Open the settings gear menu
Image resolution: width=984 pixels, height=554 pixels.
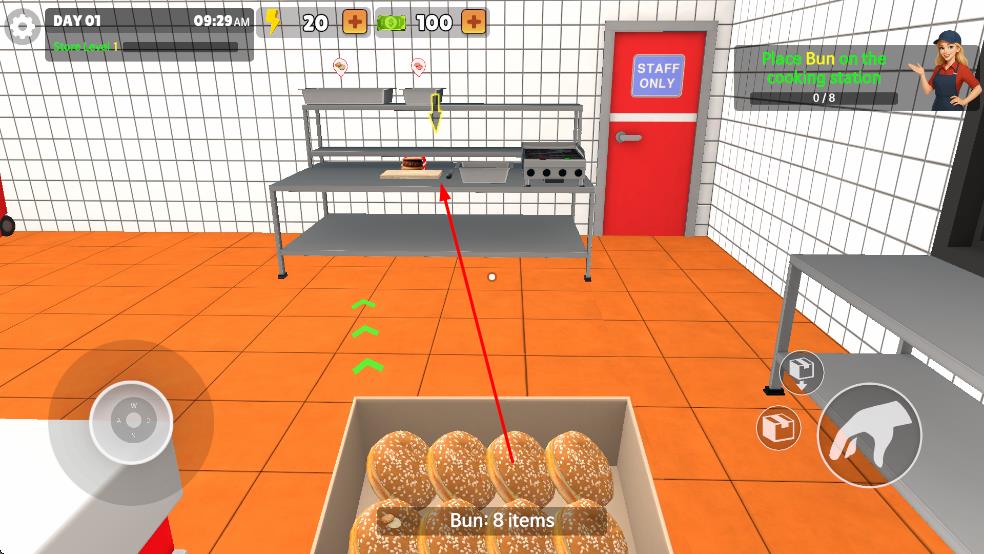click(x=23, y=27)
